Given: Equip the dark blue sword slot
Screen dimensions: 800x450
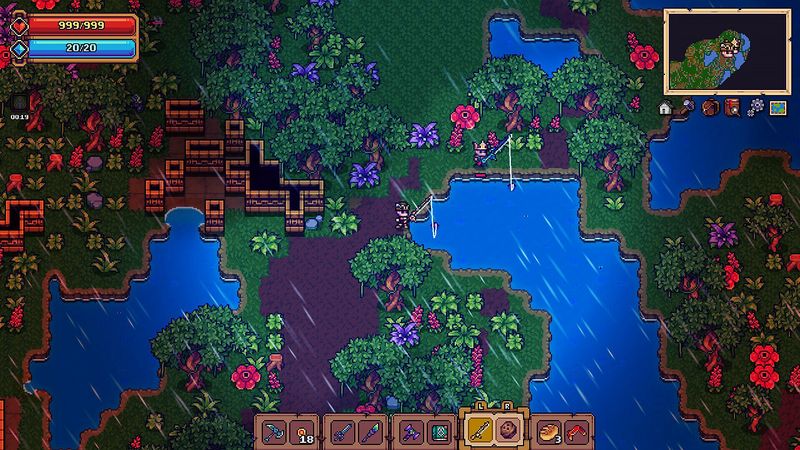Looking at the screenshot, I should pyautogui.click(x=342, y=432).
